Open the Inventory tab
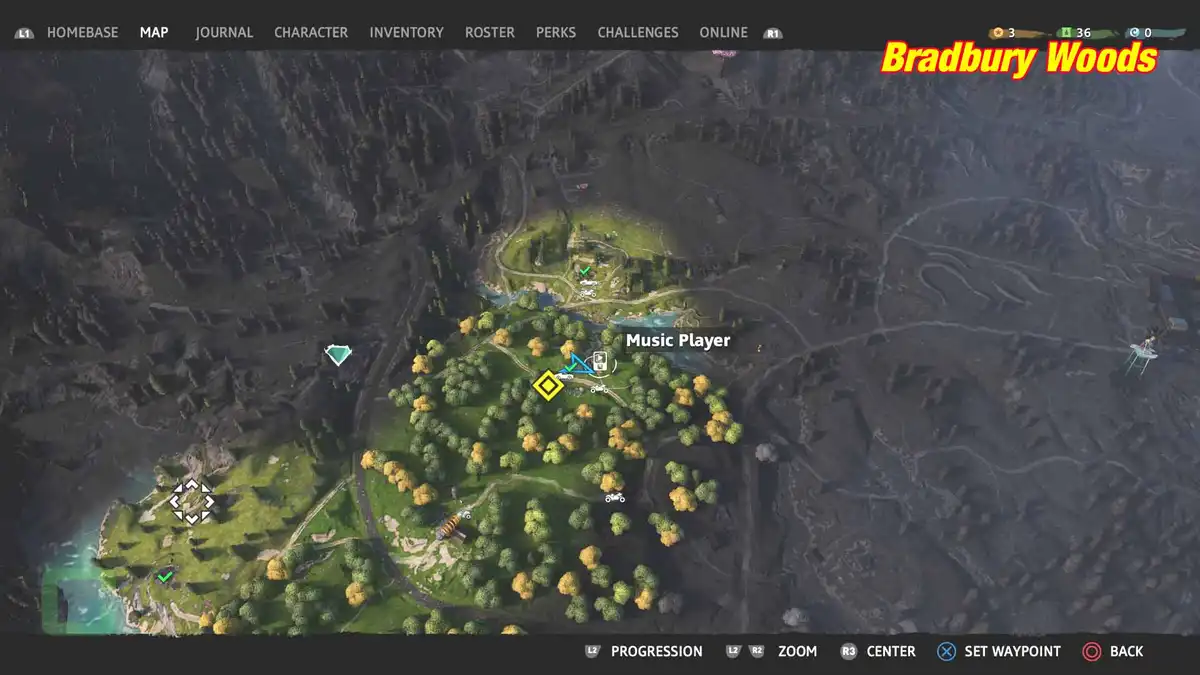Viewport: 1200px width, 675px height. point(406,32)
